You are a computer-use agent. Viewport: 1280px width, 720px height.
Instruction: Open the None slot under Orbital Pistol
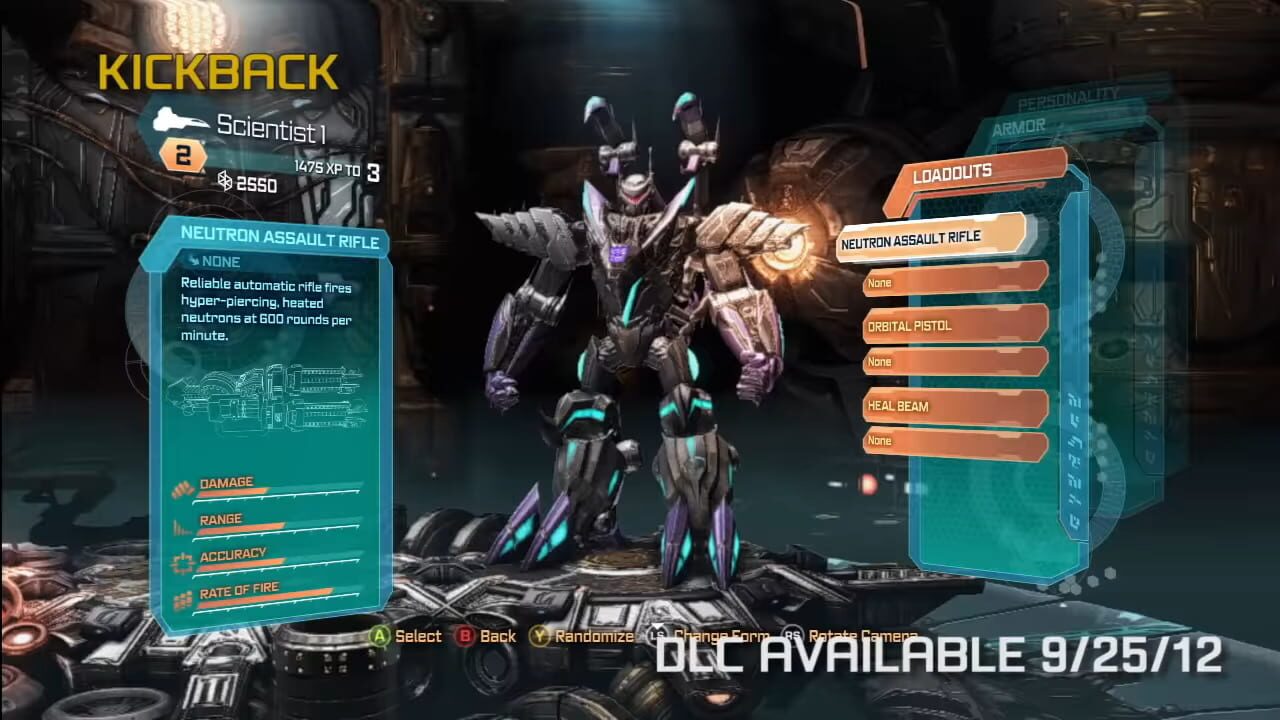950,362
